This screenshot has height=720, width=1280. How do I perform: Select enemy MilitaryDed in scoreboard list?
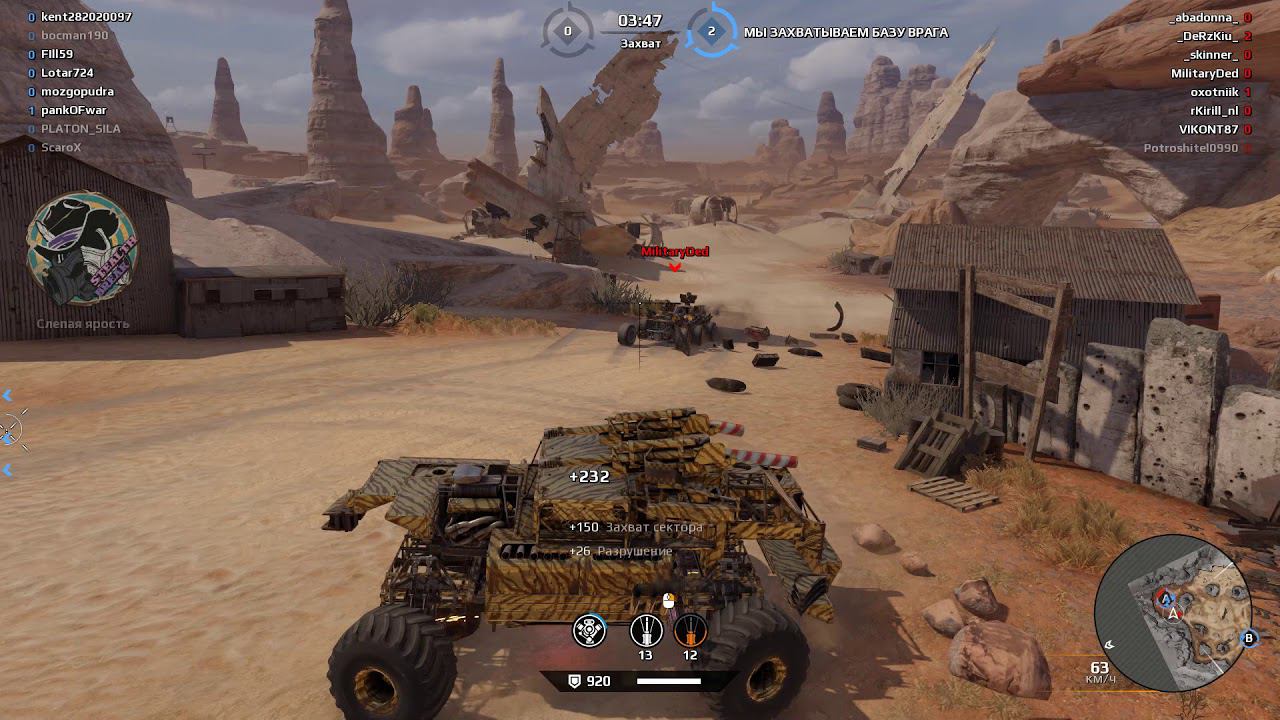click(x=1204, y=73)
